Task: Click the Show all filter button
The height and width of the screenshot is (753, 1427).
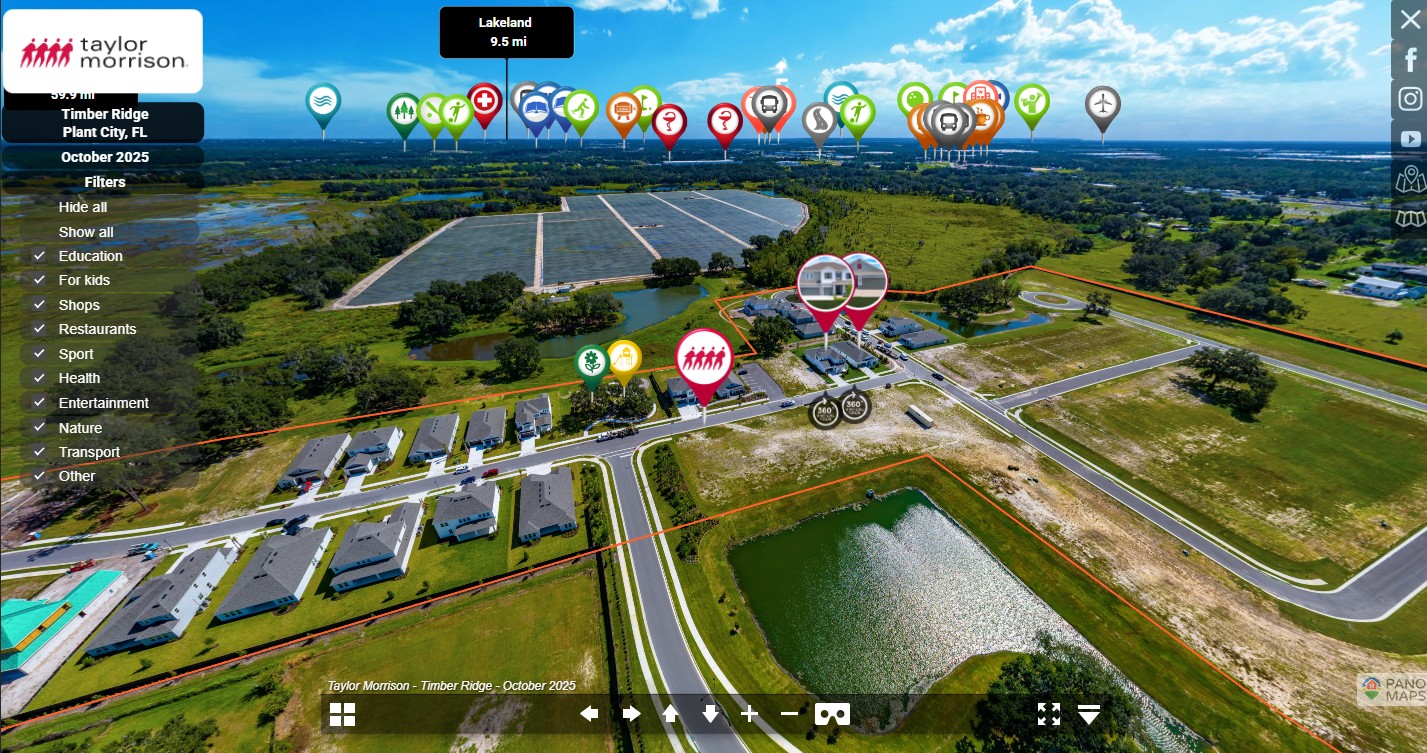Action: 86,232
